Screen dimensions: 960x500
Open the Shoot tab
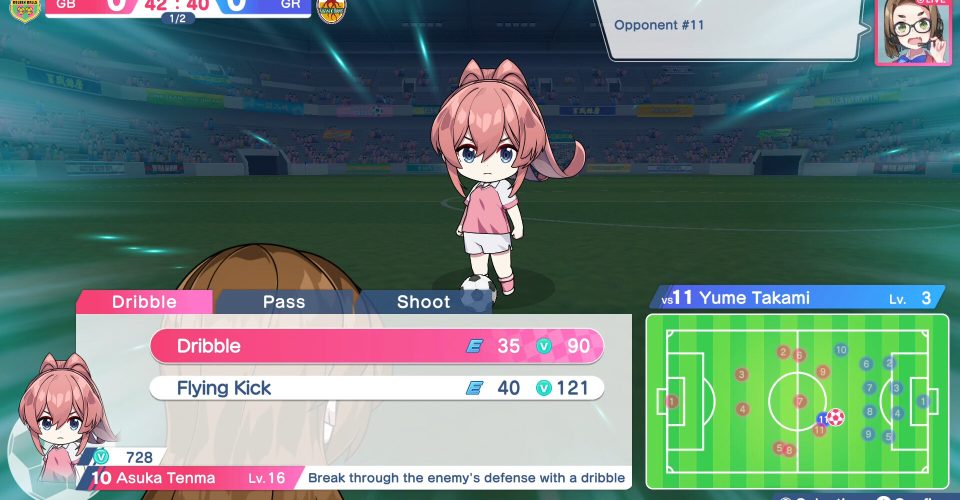coord(423,301)
